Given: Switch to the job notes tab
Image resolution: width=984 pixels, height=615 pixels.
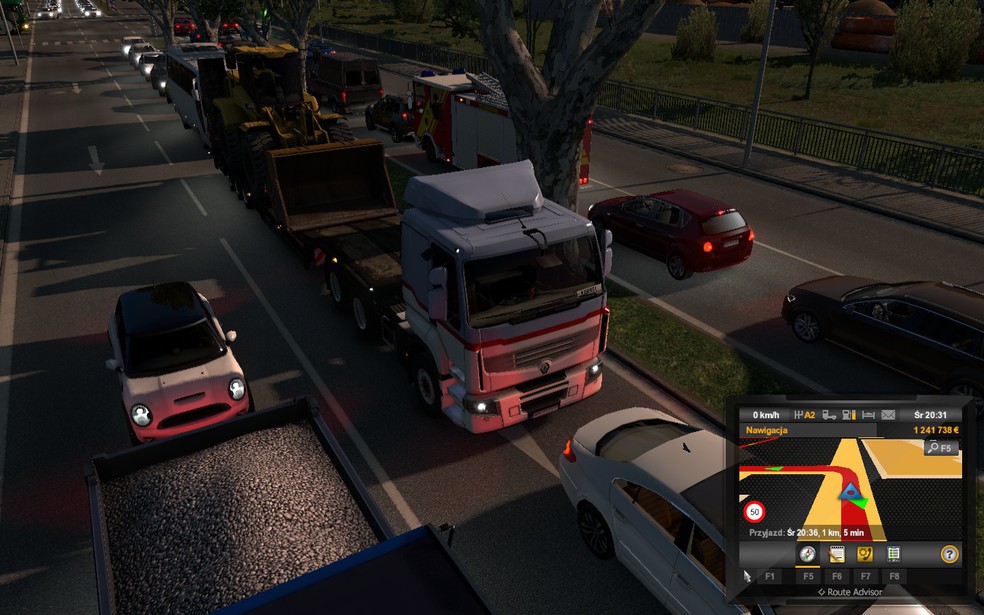Looking at the screenshot, I should click(x=836, y=553).
